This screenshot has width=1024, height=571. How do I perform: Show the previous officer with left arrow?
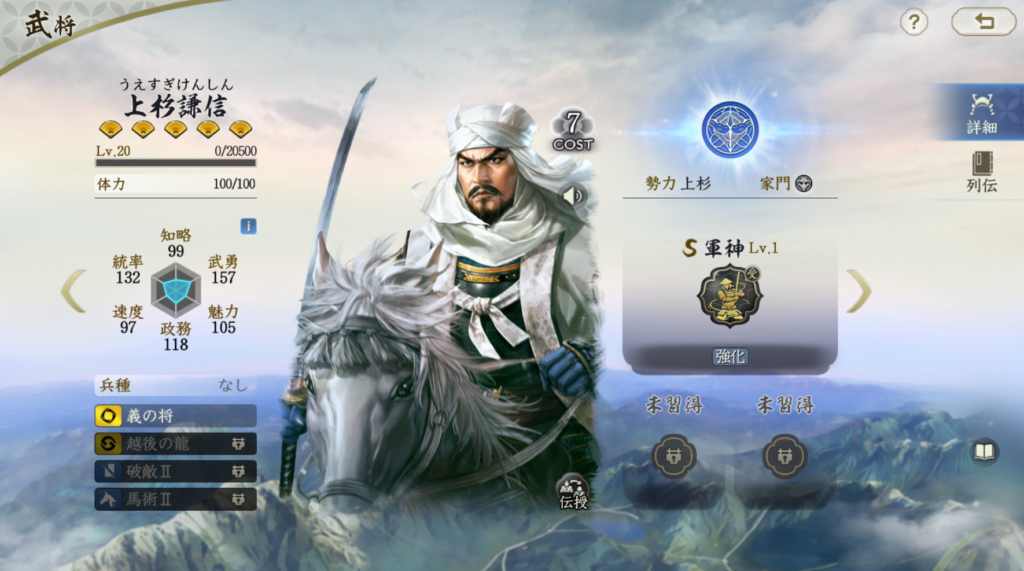pos(73,291)
